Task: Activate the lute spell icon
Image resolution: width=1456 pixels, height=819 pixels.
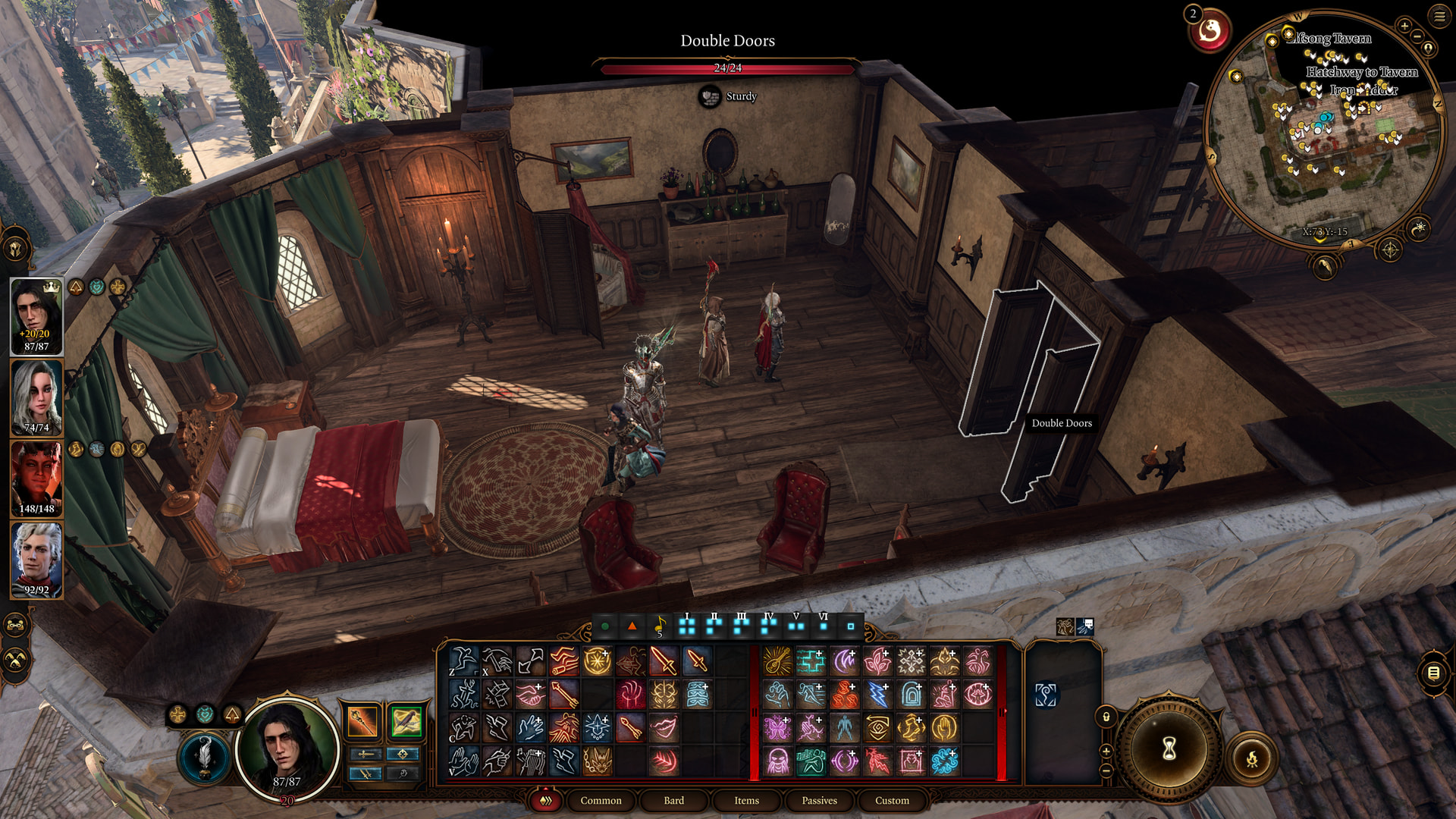Action: point(777,661)
